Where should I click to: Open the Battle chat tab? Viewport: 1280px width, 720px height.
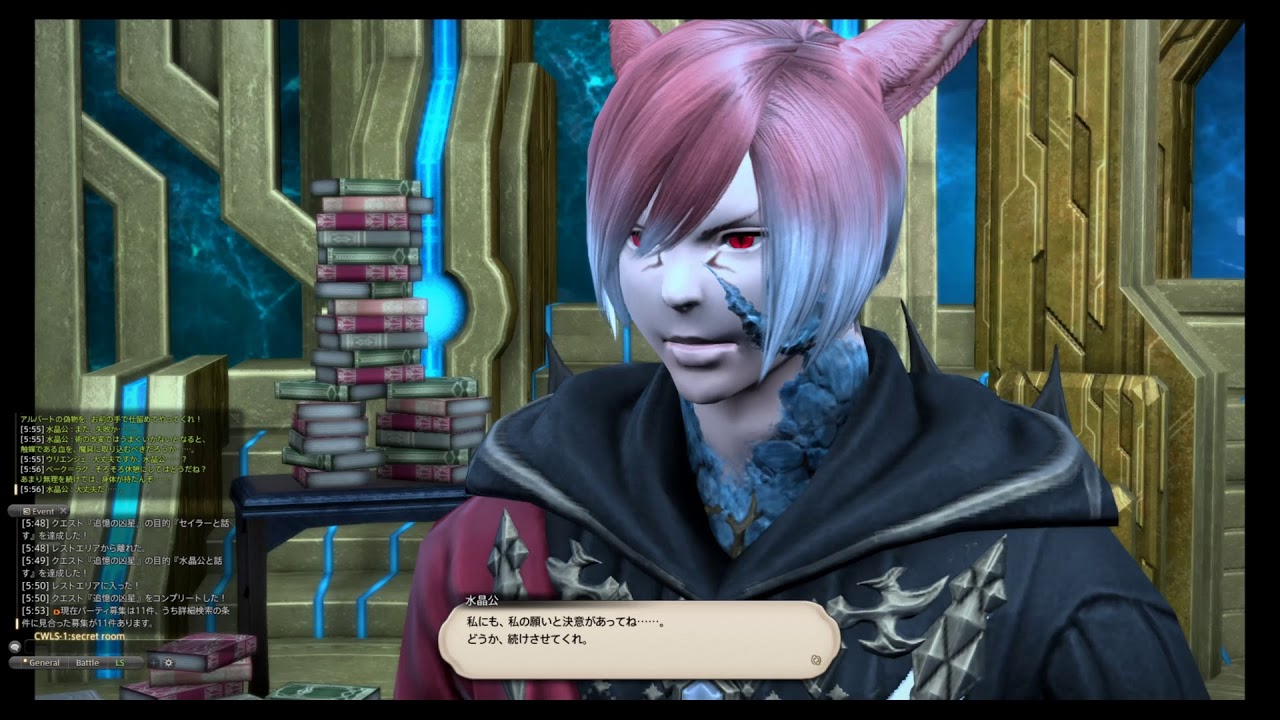coord(88,662)
